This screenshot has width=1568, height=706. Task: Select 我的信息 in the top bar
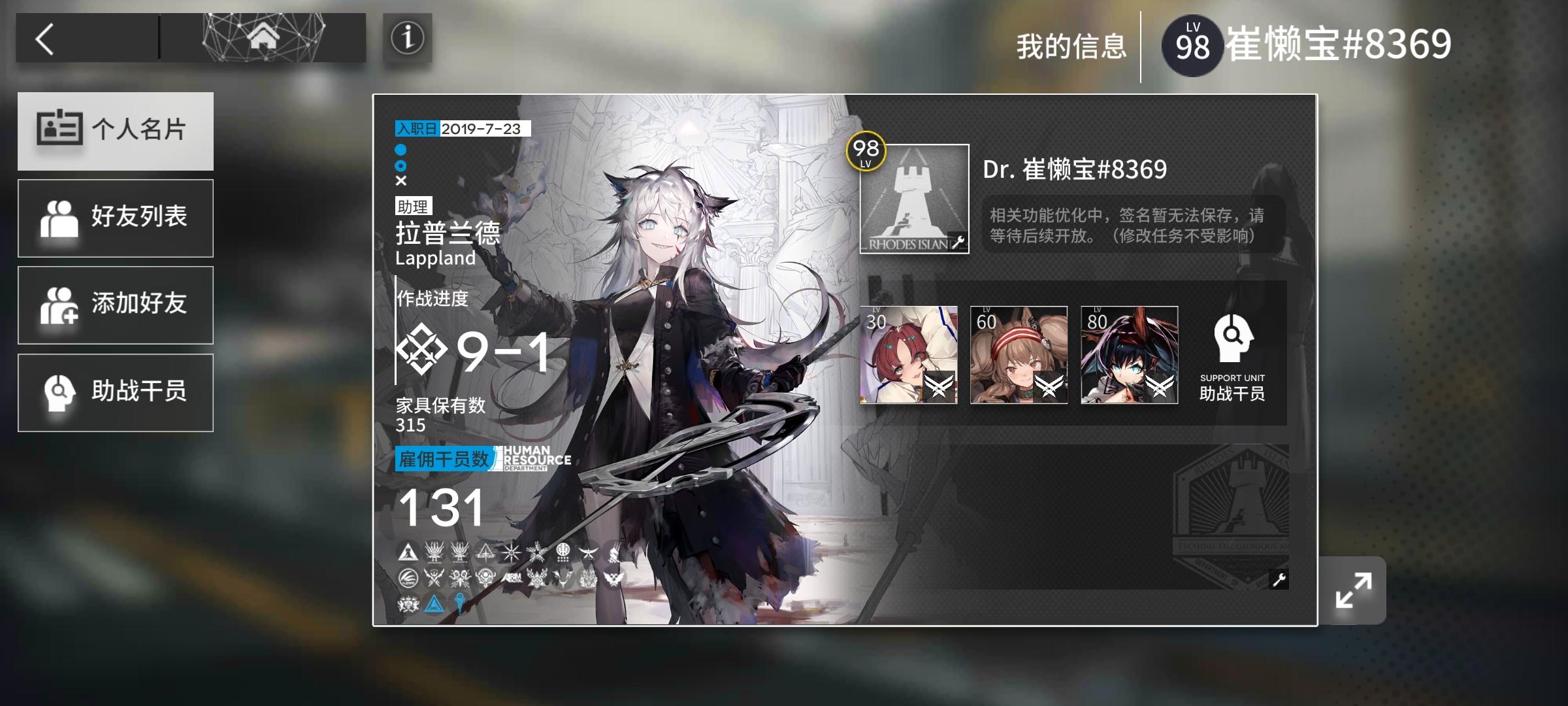[x=1071, y=44]
